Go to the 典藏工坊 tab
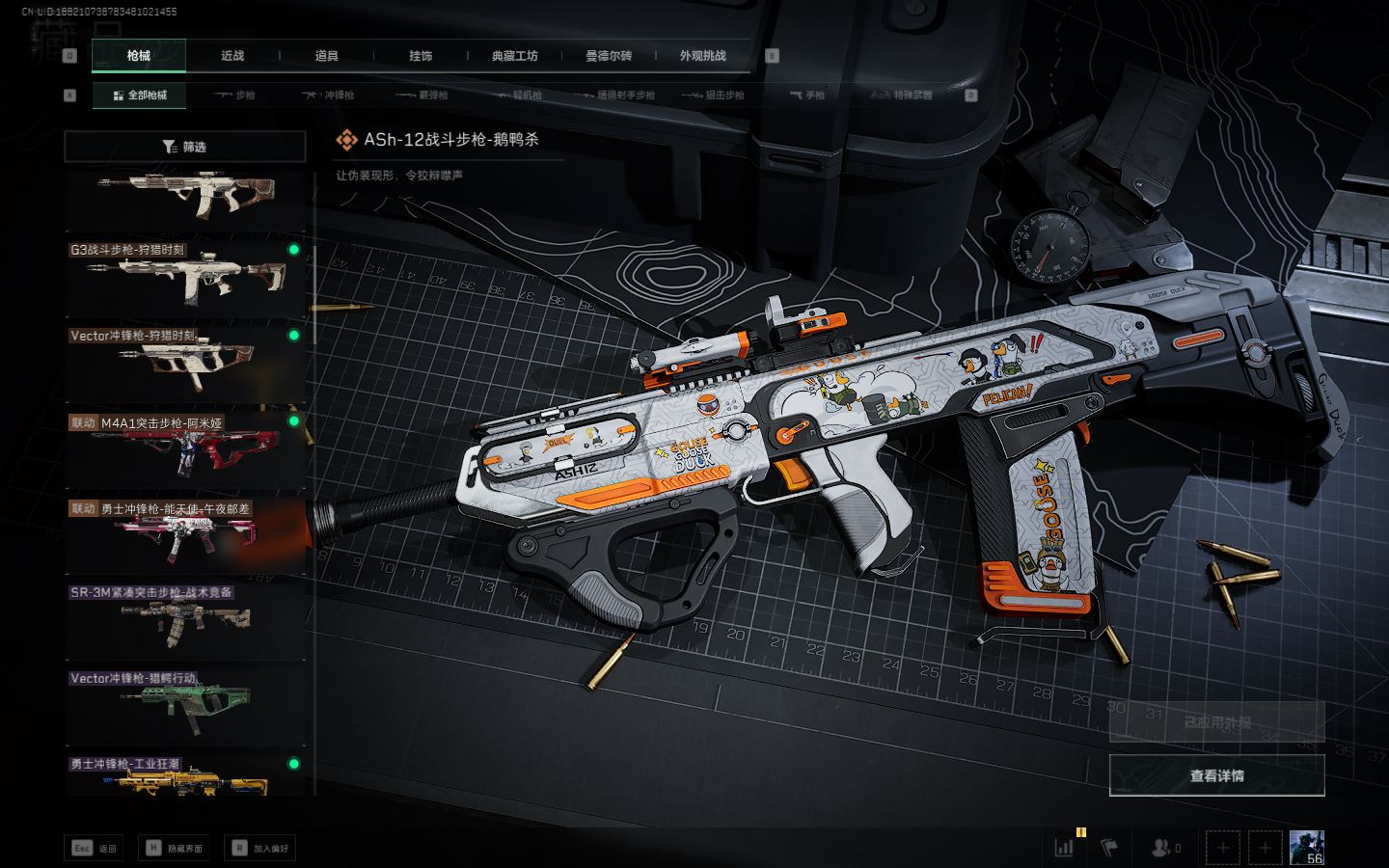 [514, 56]
